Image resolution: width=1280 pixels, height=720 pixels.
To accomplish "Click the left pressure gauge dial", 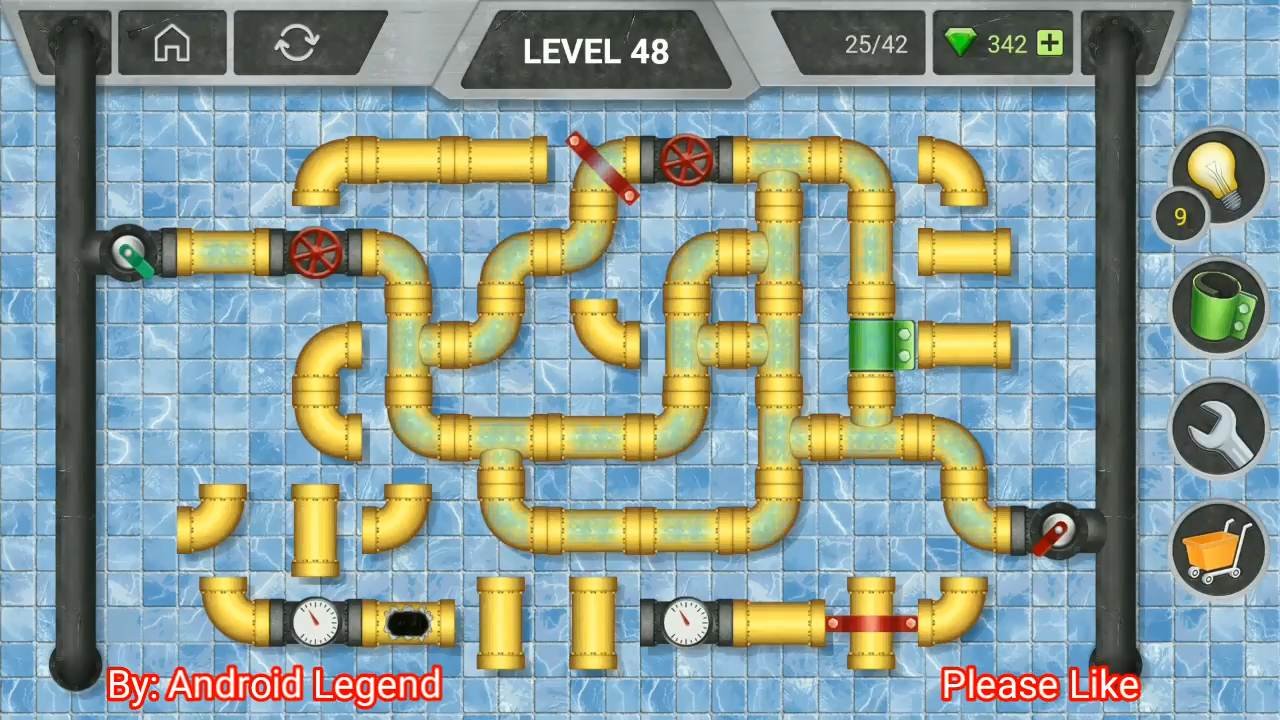I will (318, 622).
